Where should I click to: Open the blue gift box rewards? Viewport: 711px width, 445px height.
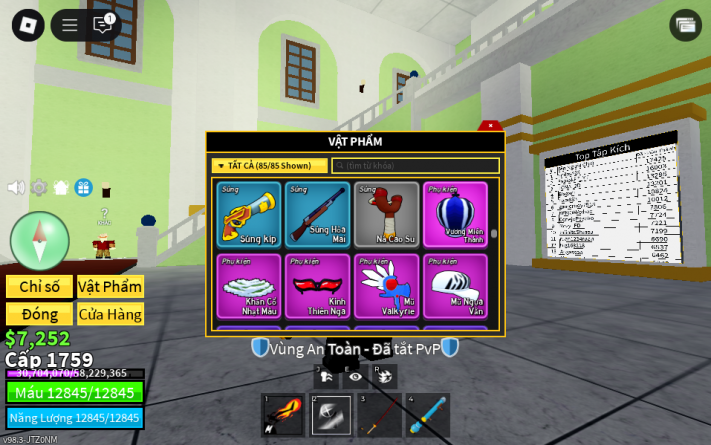tap(83, 187)
